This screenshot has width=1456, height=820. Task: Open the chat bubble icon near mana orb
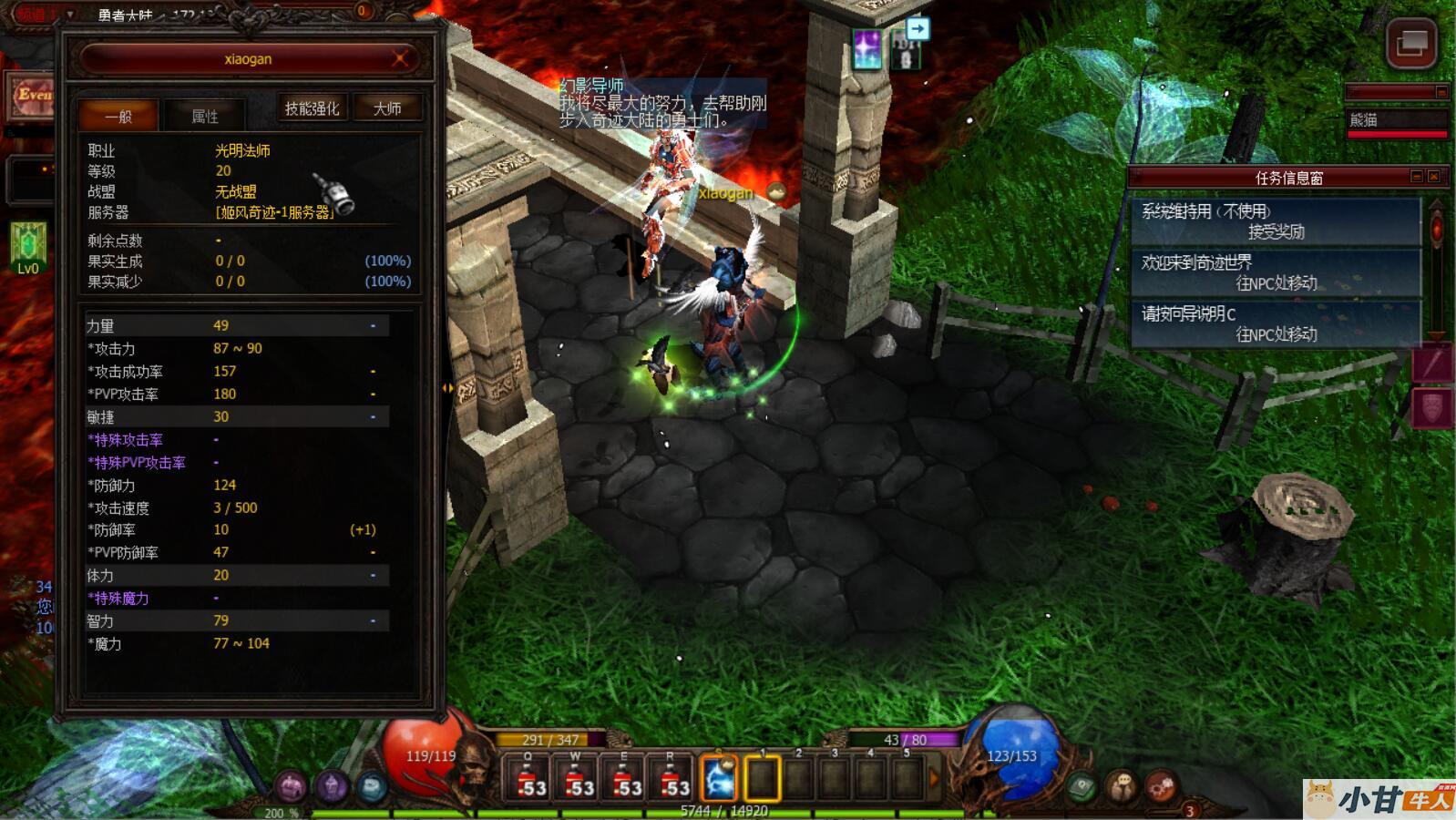click(x=1122, y=785)
